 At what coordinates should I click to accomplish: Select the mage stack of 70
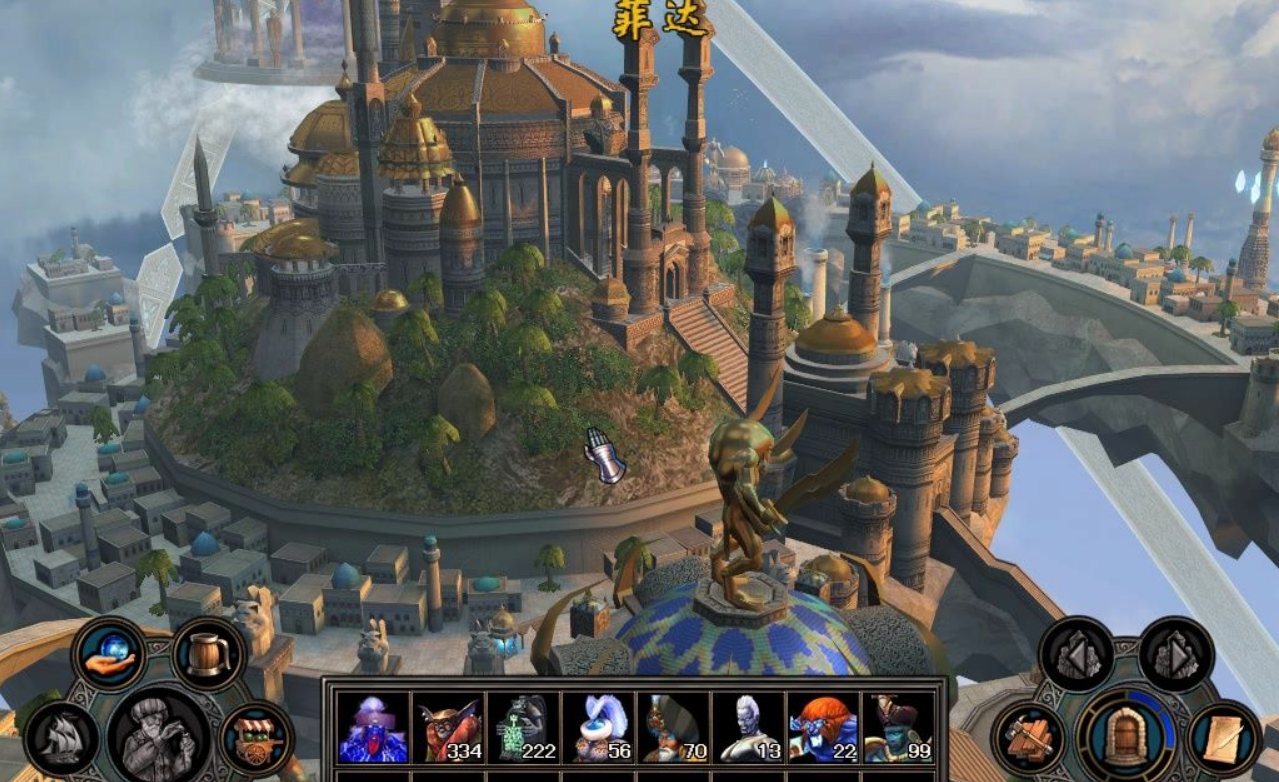(x=673, y=728)
